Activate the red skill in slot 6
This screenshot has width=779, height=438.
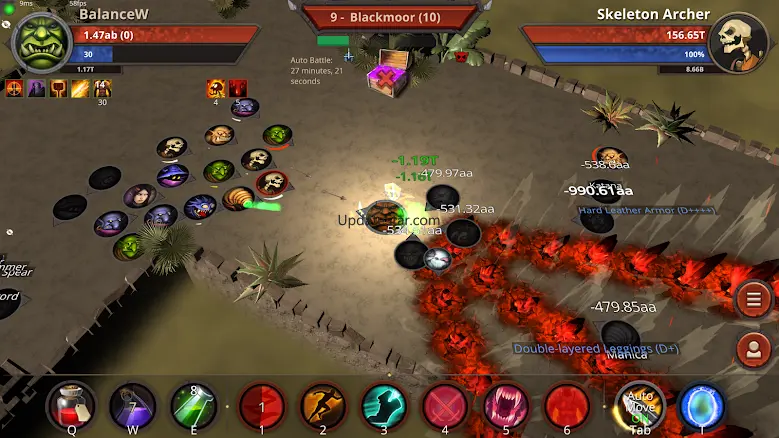pyautogui.click(x=567, y=407)
